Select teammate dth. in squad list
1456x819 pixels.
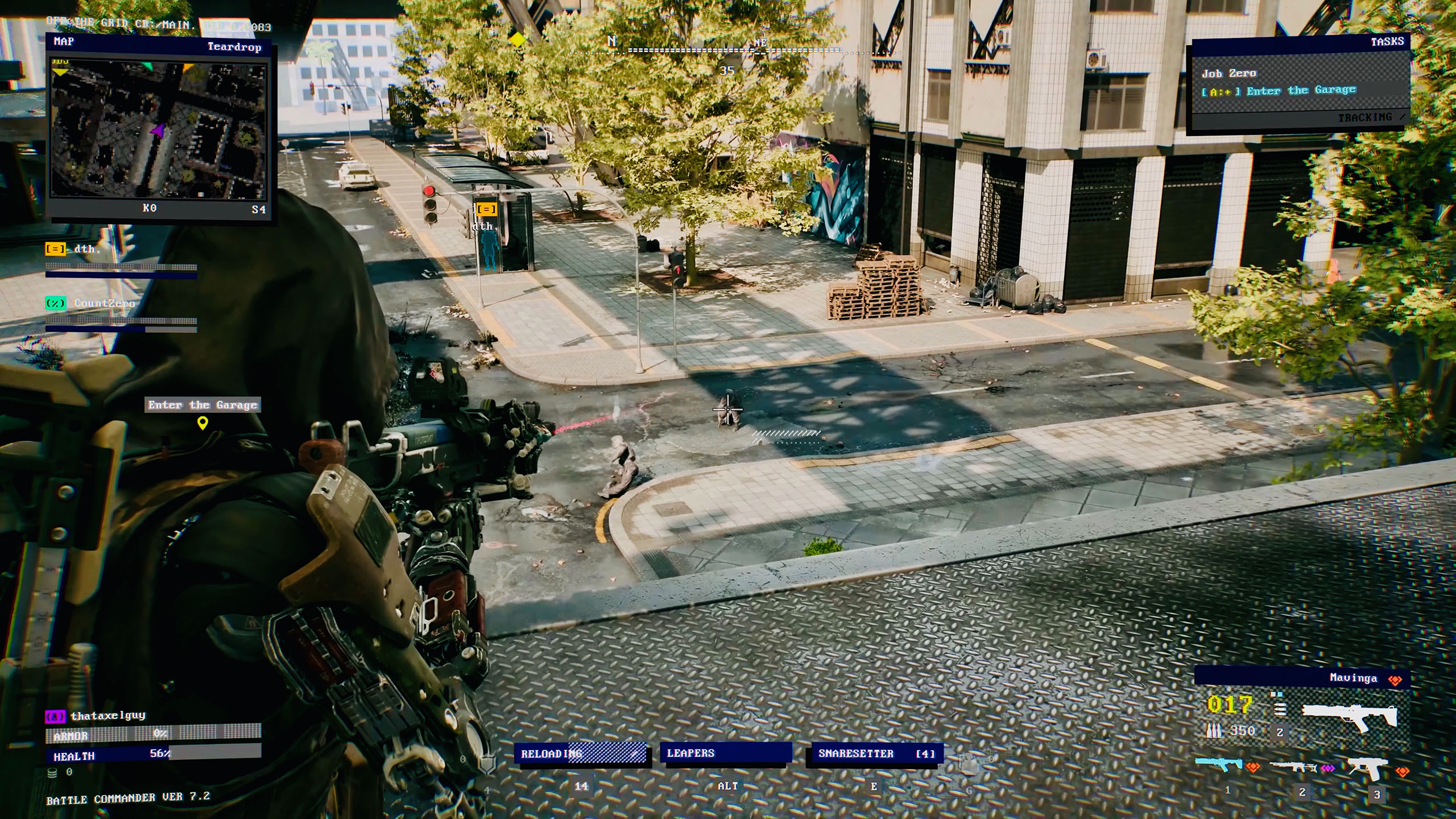86,249
